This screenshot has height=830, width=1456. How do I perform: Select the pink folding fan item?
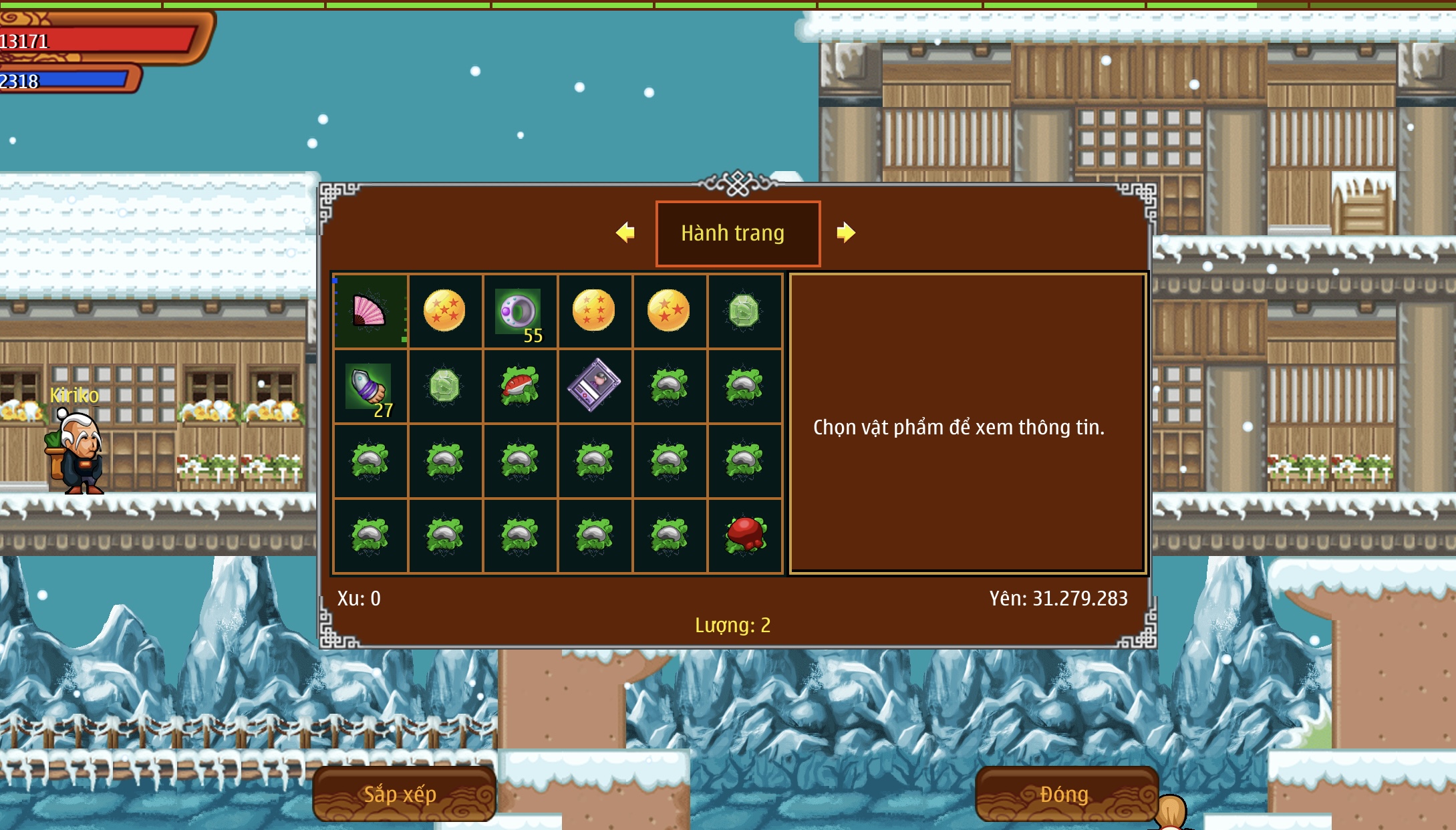point(370,311)
